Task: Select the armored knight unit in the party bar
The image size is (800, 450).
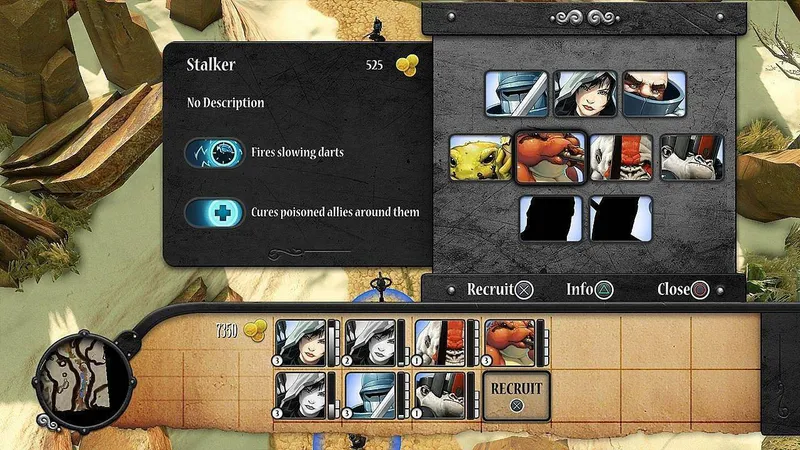Action: point(370,395)
